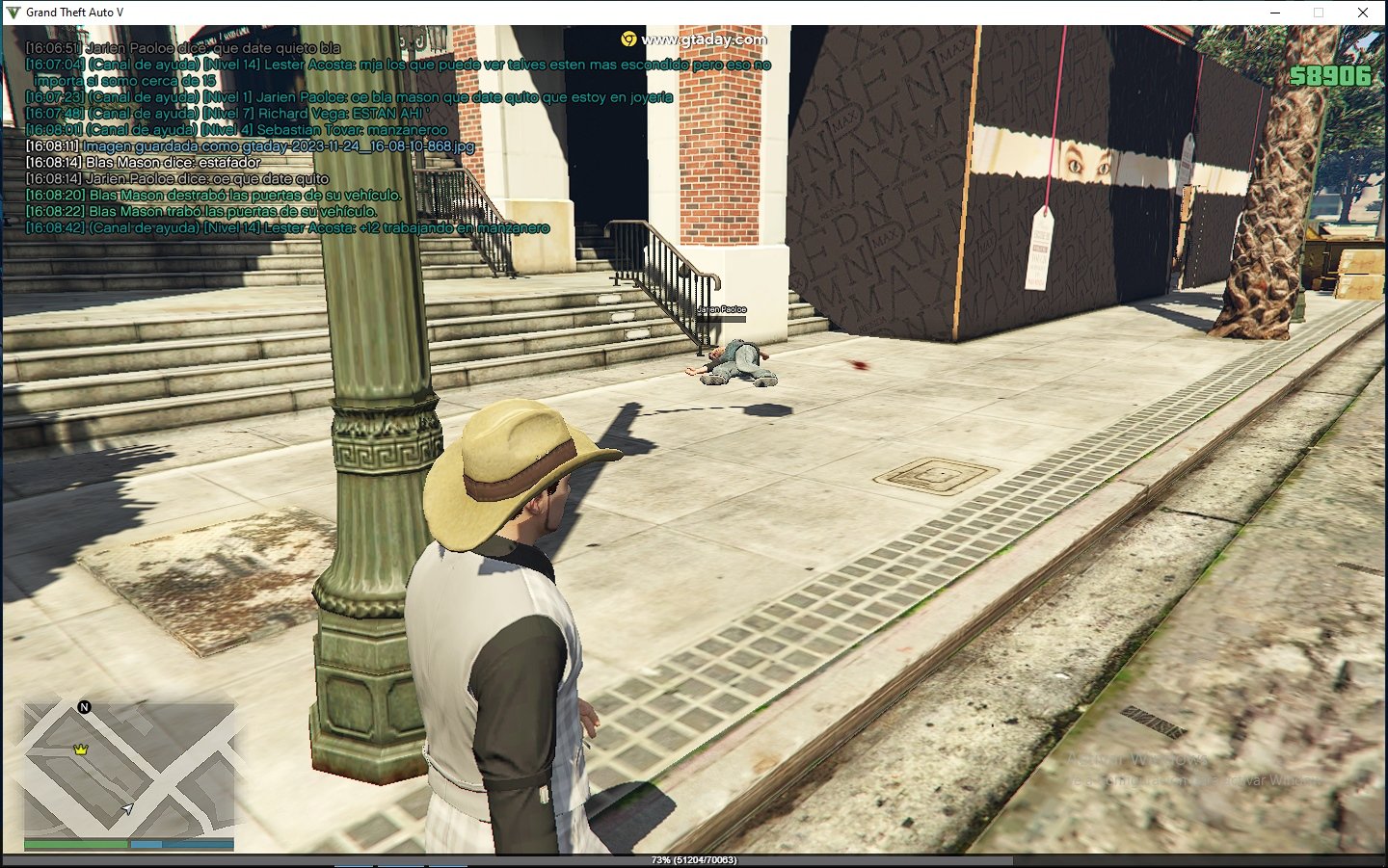
Task: Select the yellow crown marker on minimap
Action: pyautogui.click(x=81, y=749)
